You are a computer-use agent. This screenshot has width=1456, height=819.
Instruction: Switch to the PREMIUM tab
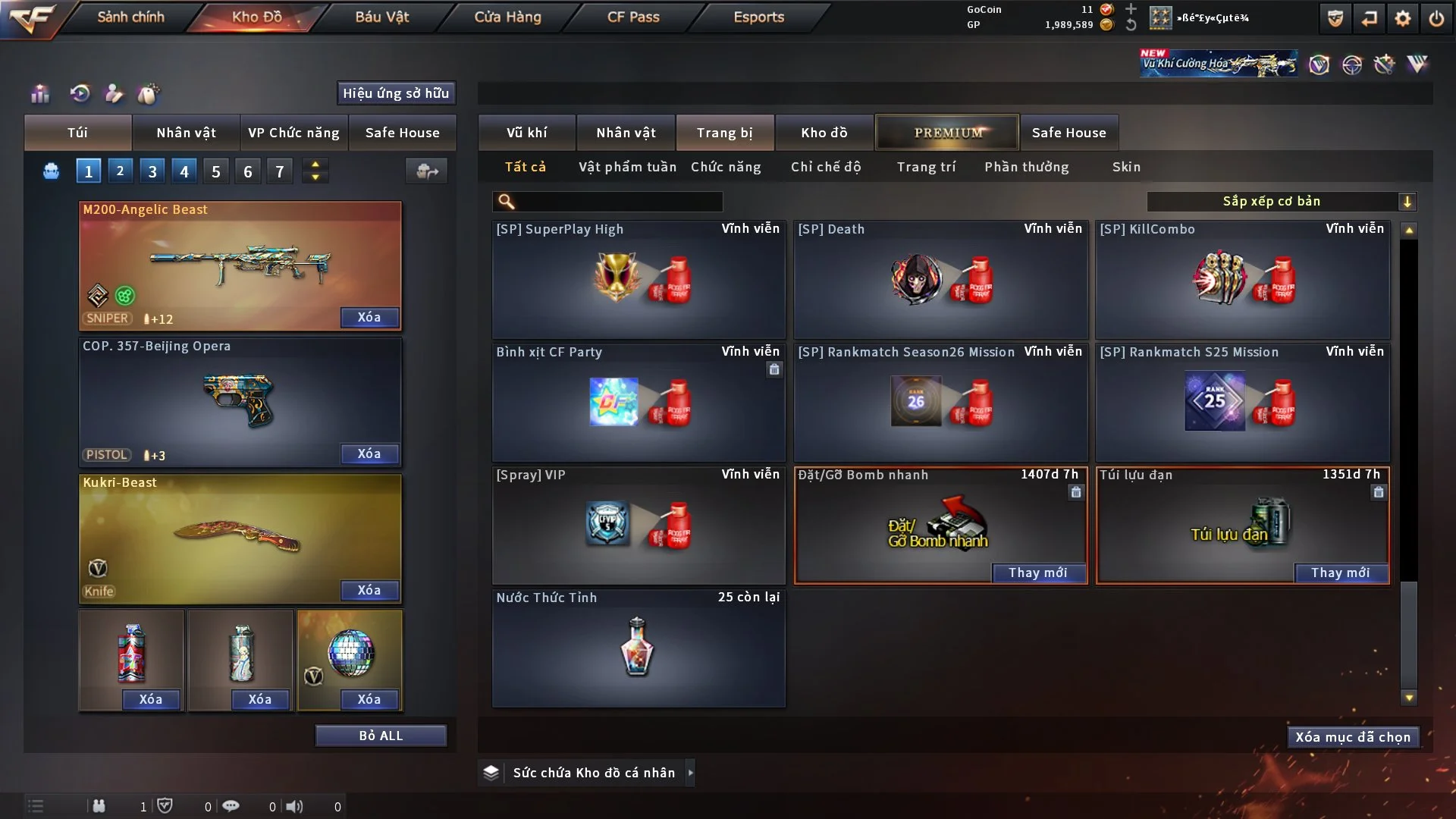[x=947, y=133]
